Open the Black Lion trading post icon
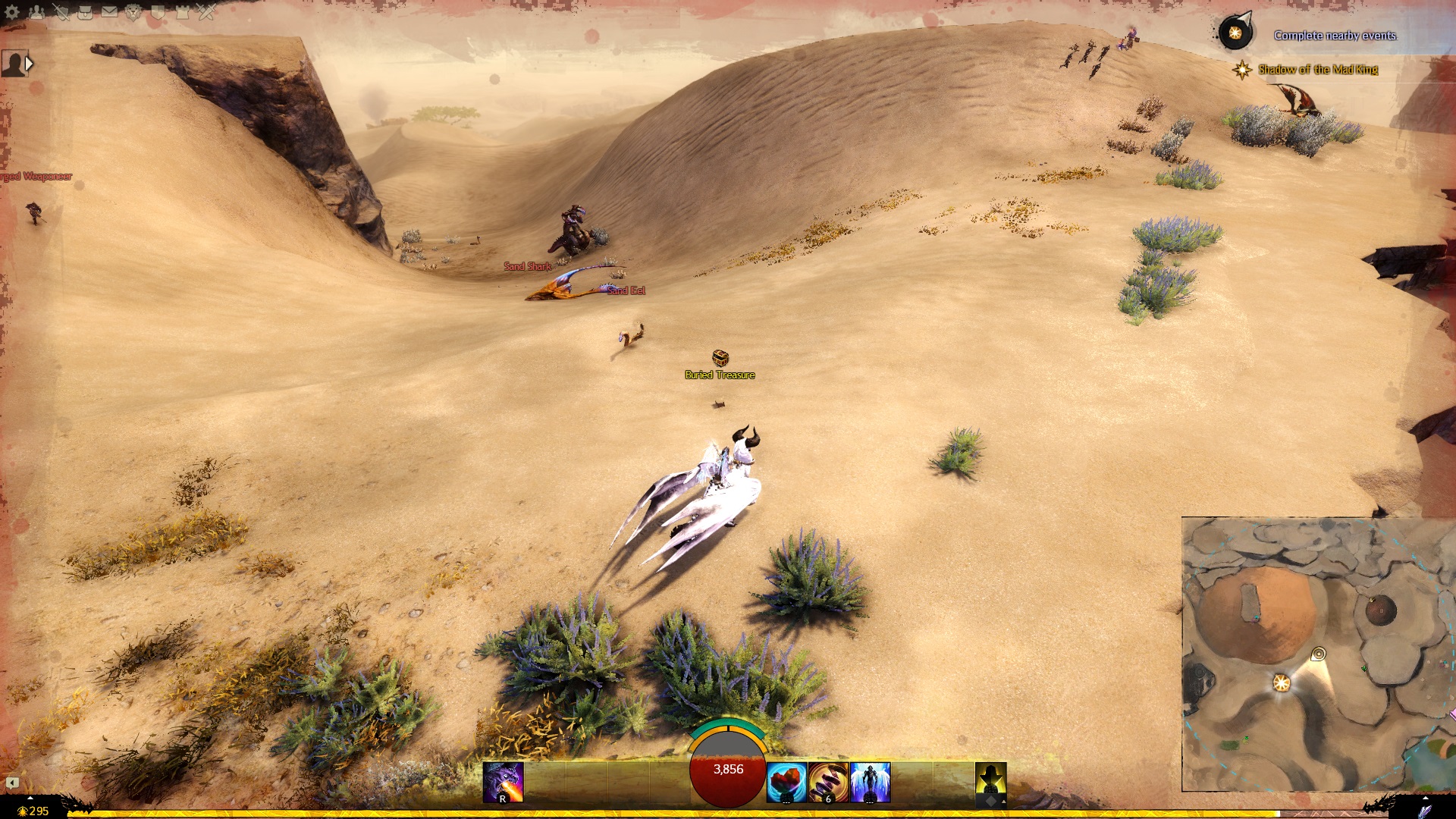Screen dimensions: 1456x819 click(x=133, y=11)
